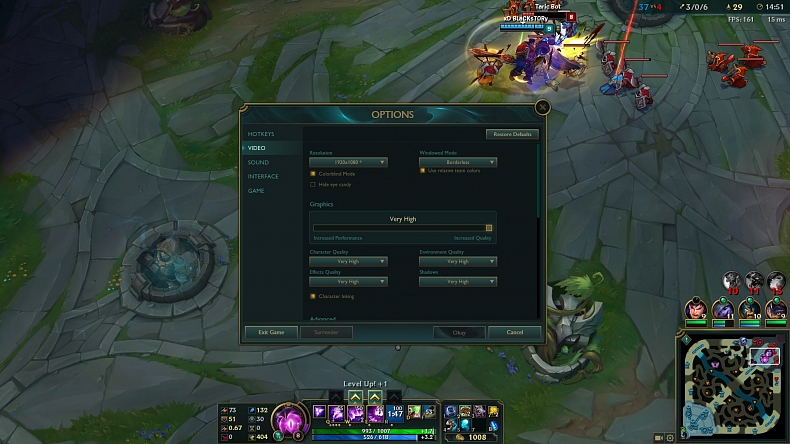The image size is (790, 444).
Task: Toggle Use relative team colors checkbox
Action: [423, 170]
